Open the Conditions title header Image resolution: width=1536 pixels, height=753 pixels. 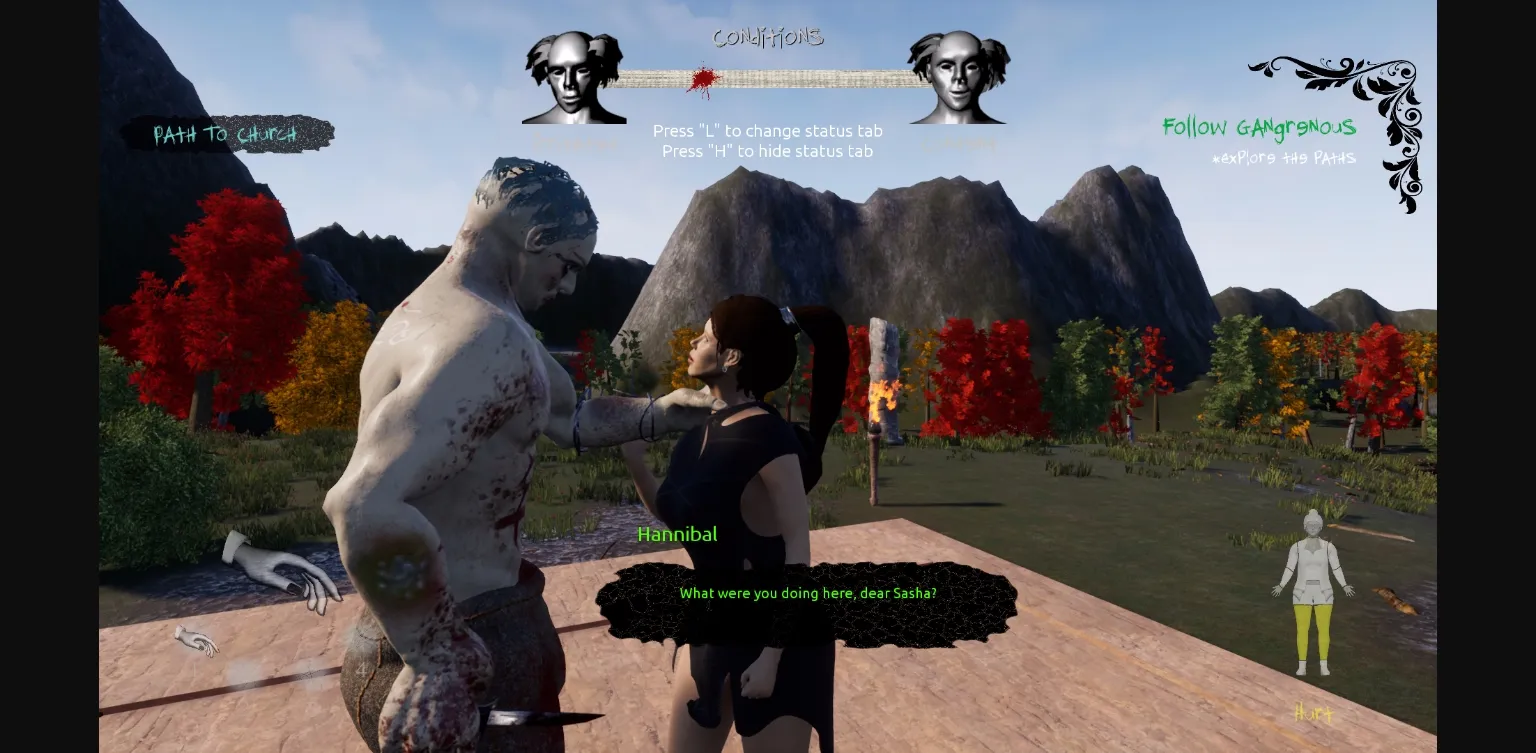(x=767, y=37)
